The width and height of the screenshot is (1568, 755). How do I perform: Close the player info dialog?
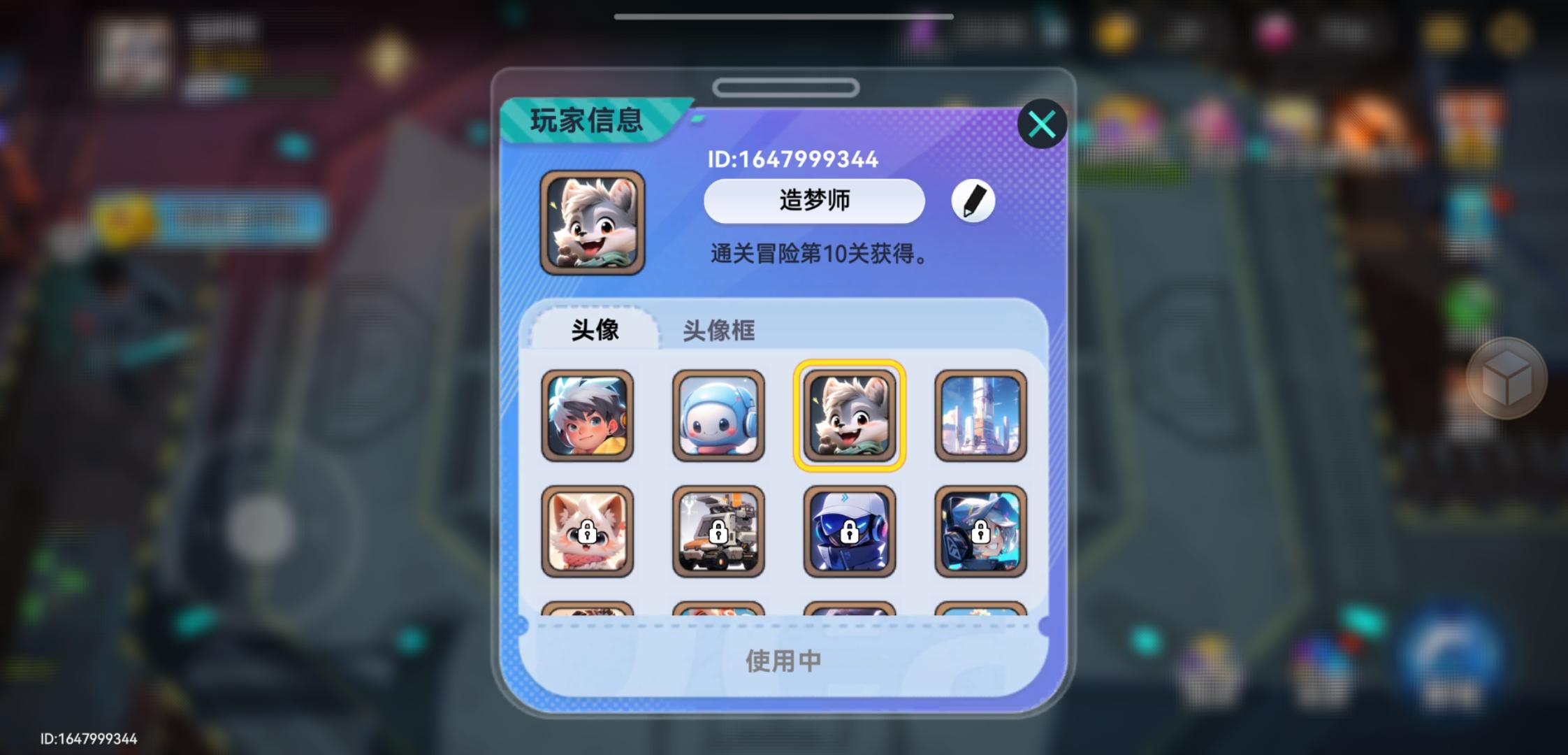point(1042,123)
